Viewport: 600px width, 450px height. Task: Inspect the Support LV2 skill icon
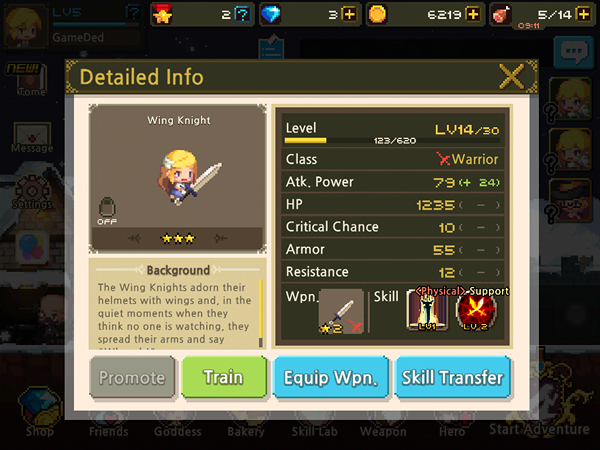475,313
